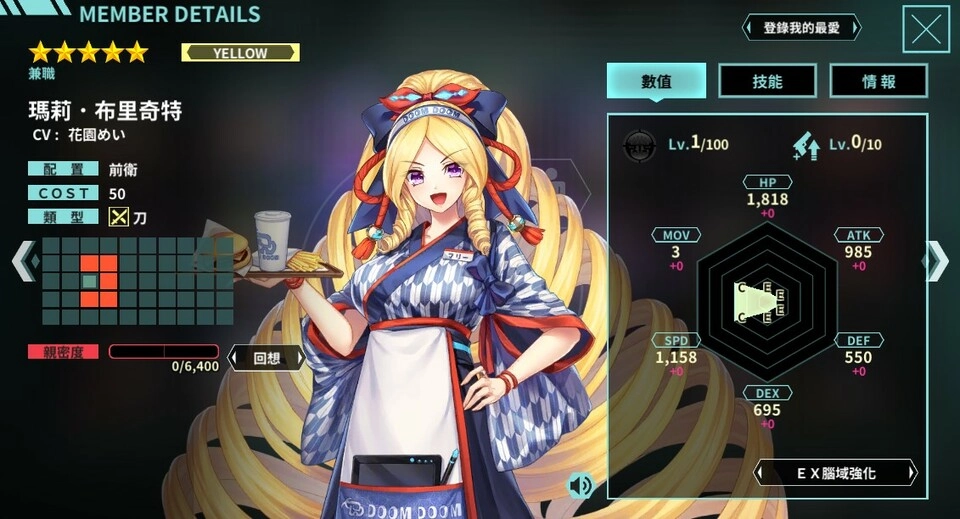Screen dimensions: 960x519
Task: Open EX腦域強化 enhancement
Action: coord(835,472)
